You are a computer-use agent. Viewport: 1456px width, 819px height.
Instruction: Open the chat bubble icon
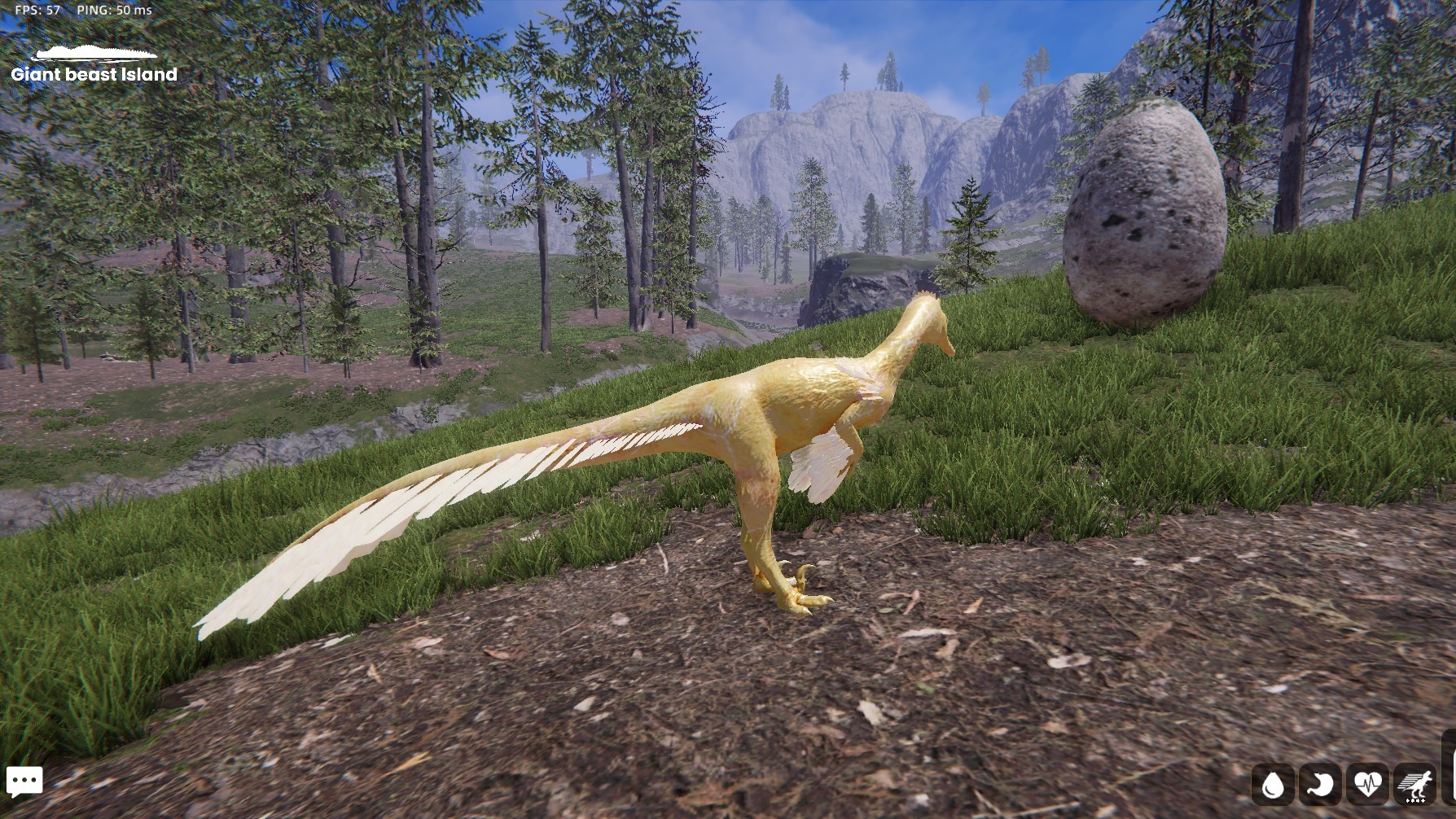[x=24, y=782]
